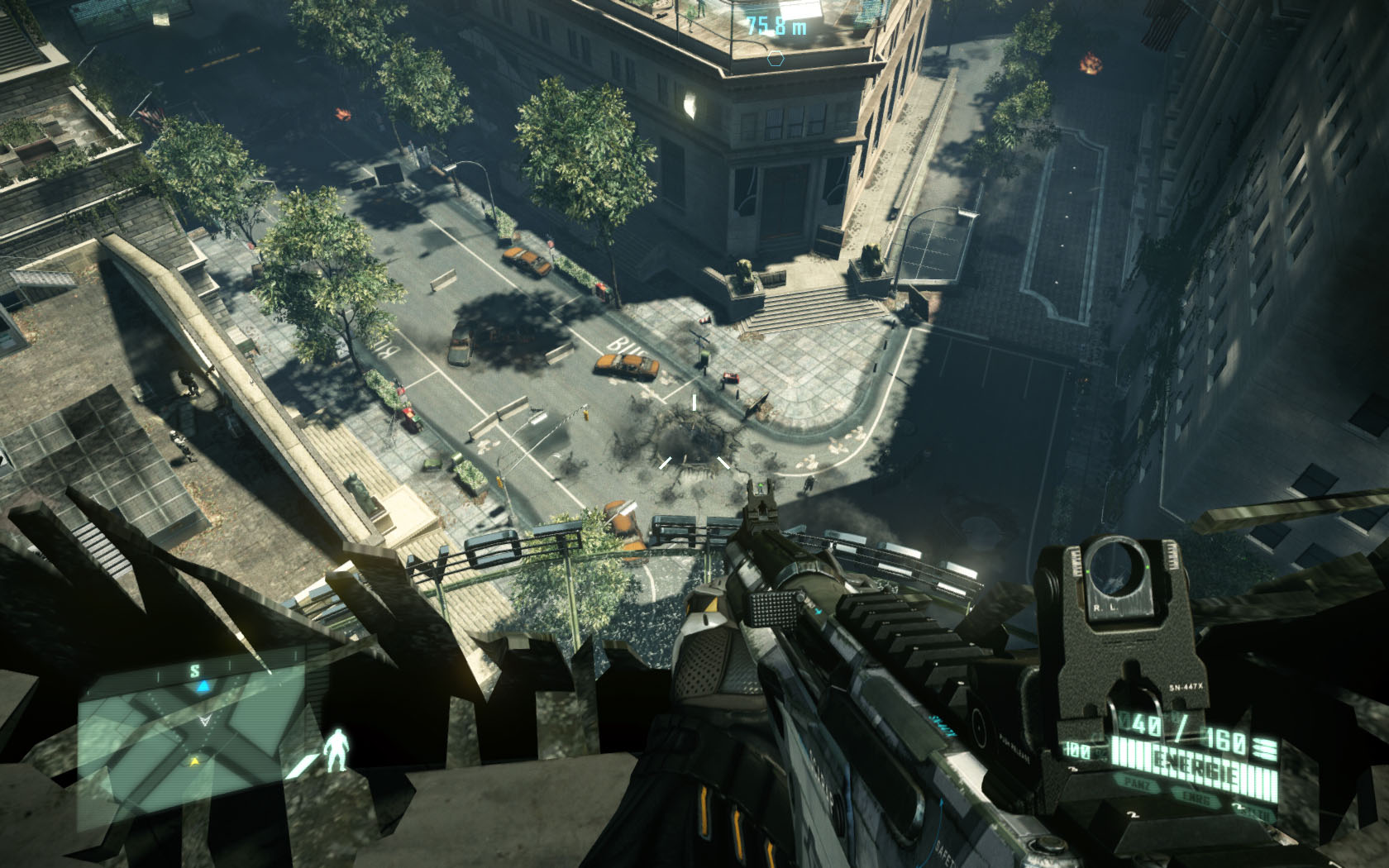This screenshot has height=868, width=1389.
Task: Select the hexagon objective waypoint marker
Action: click(776, 58)
